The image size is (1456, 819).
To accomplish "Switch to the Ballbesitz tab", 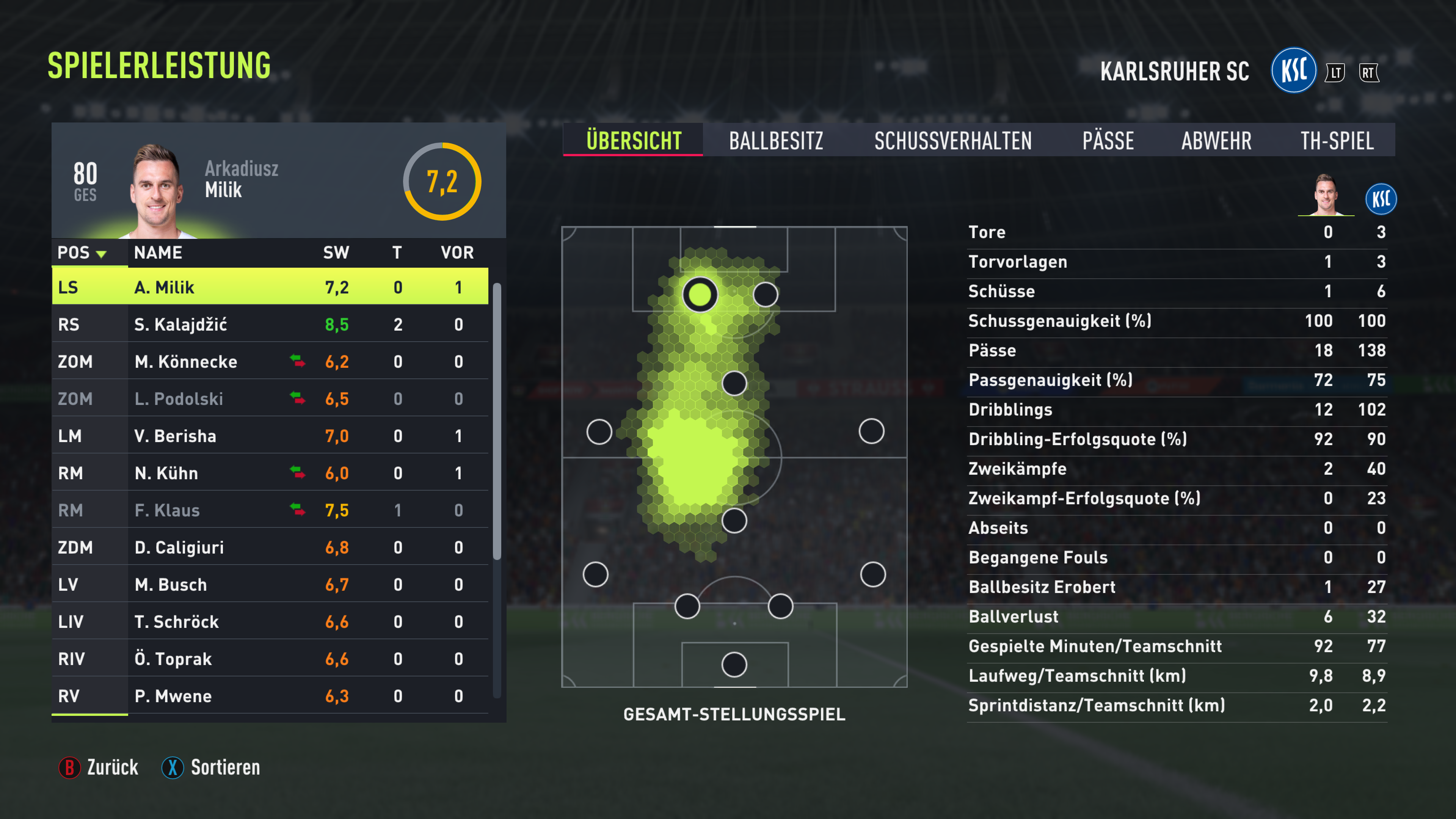I will (x=775, y=141).
